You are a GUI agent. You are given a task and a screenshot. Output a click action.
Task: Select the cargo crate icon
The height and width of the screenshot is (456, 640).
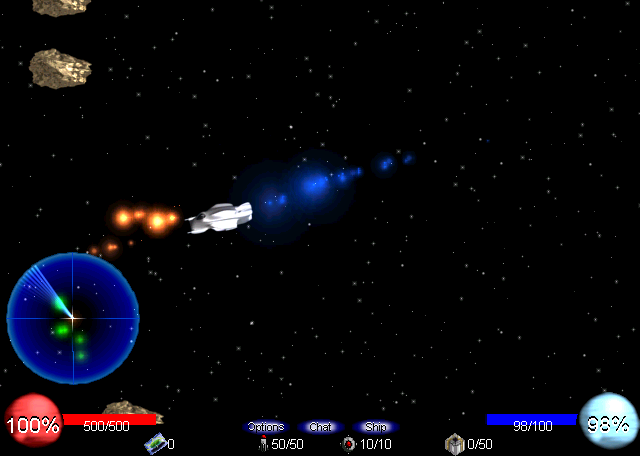point(455,443)
